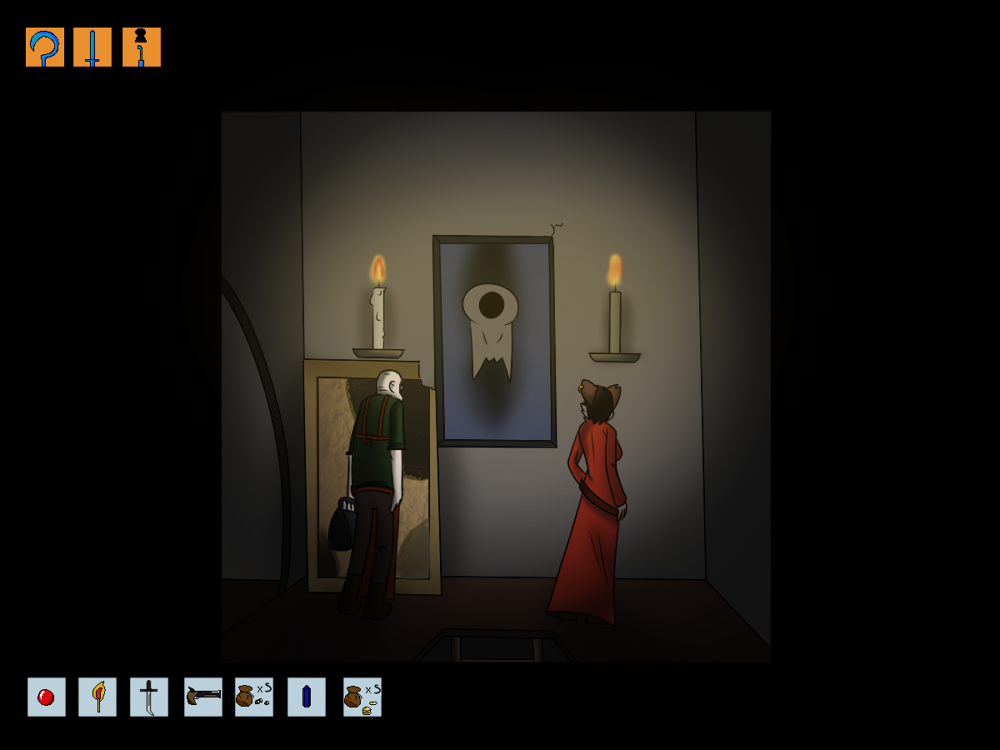Screen dimensions: 1000x750
Task: Choose the flintlock pistol inventory item
Action: (203, 697)
